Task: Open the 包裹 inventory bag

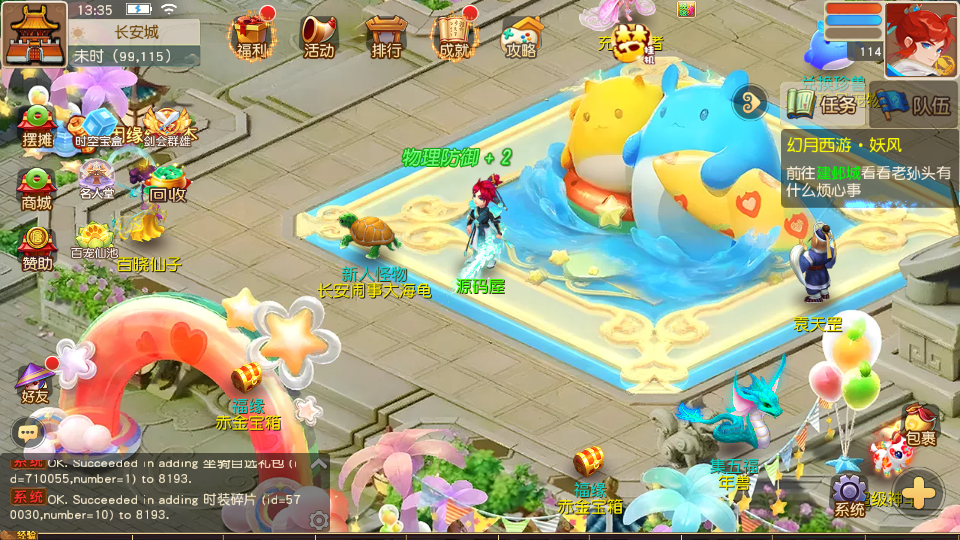Action: (x=919, y=424)
